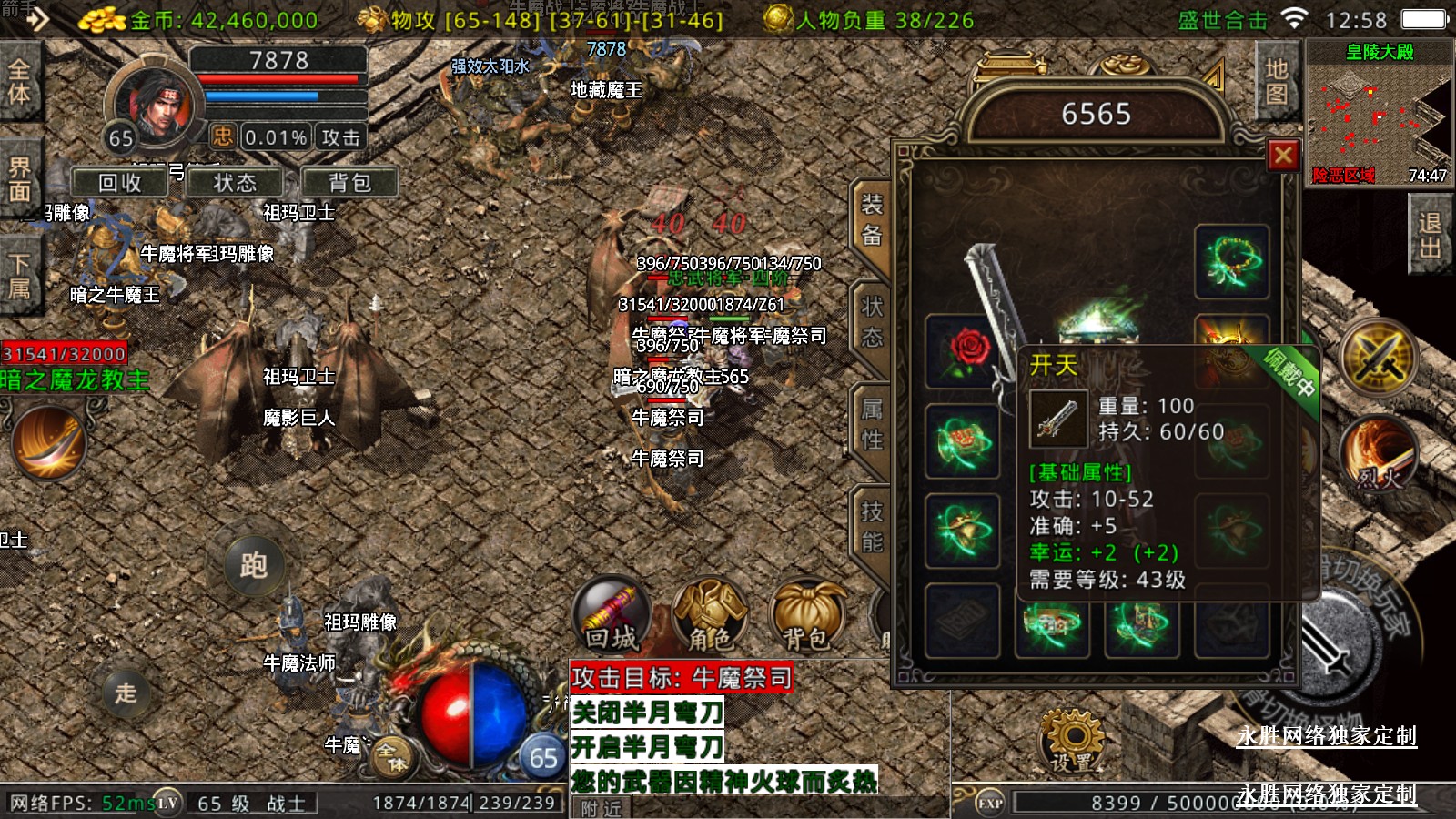Open the 状态 status button under the portrait
The image size is (1456, 819).
[x=235, y=183]
